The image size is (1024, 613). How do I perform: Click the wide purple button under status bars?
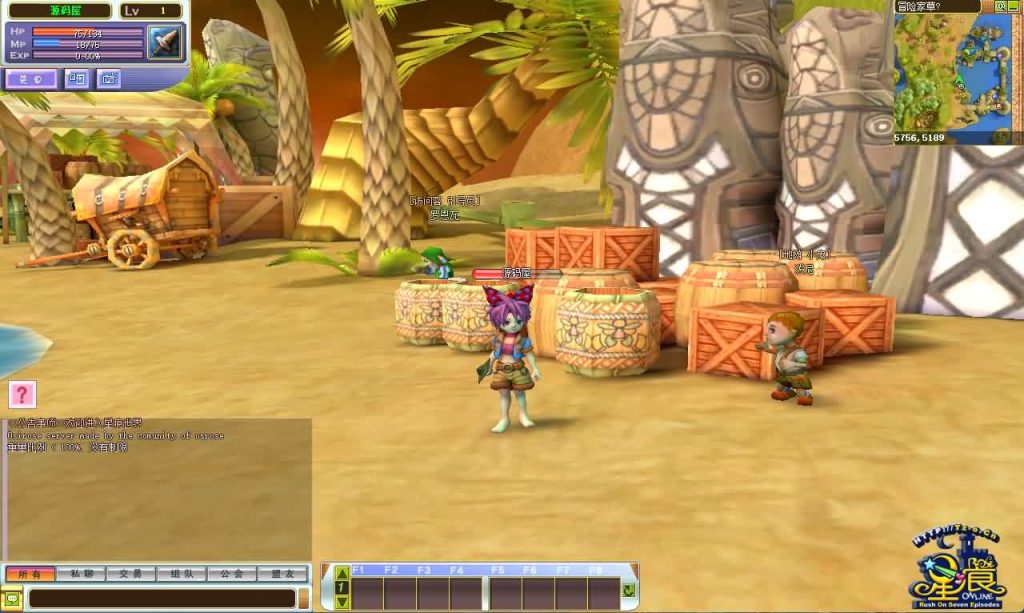(x=31, y=79)
